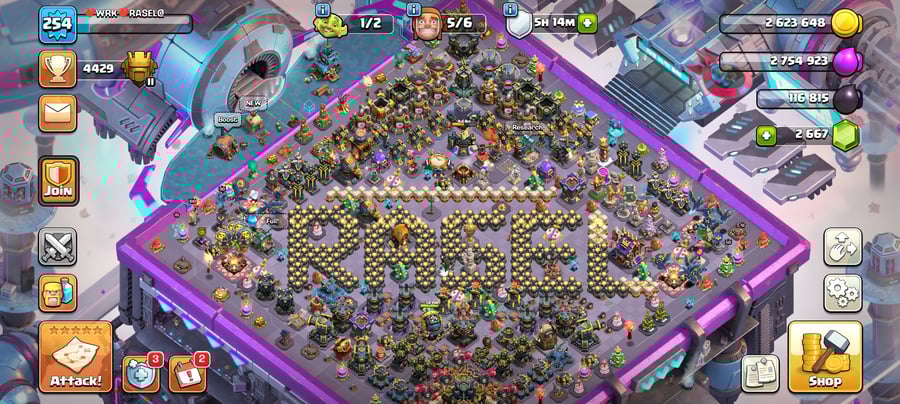The image size is (900, 404).
Task: Tap the Boost label on the building
Action: [227, 120]
